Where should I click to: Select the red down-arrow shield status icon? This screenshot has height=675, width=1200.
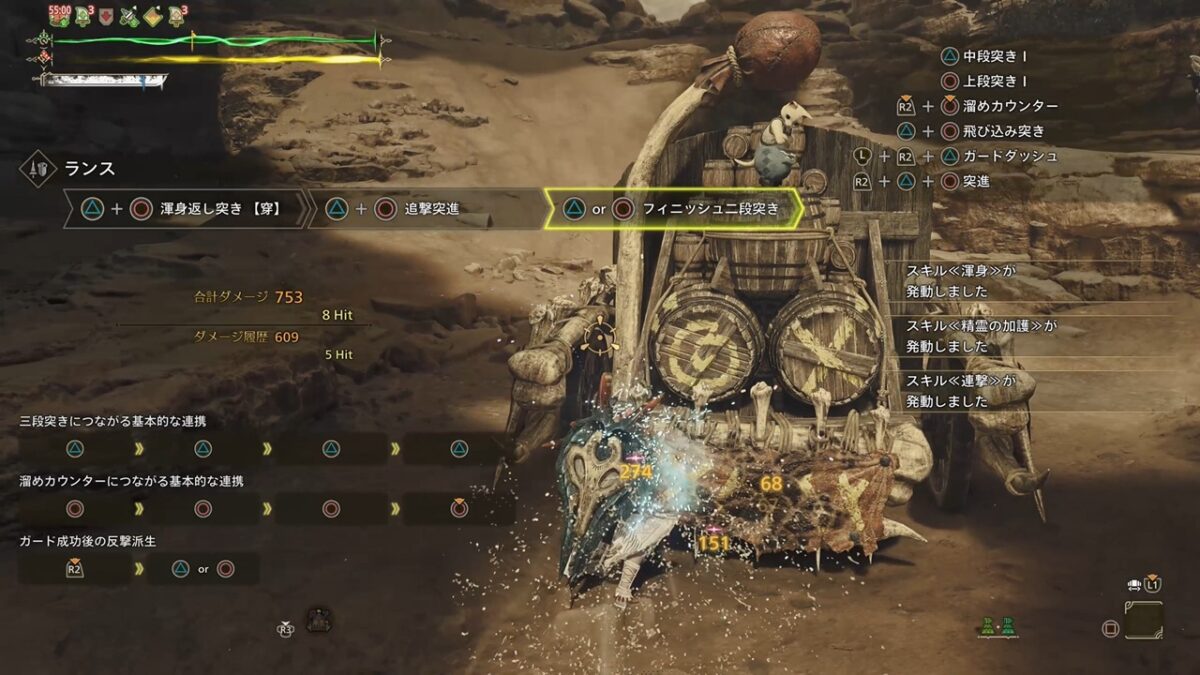tap(107, 16)
